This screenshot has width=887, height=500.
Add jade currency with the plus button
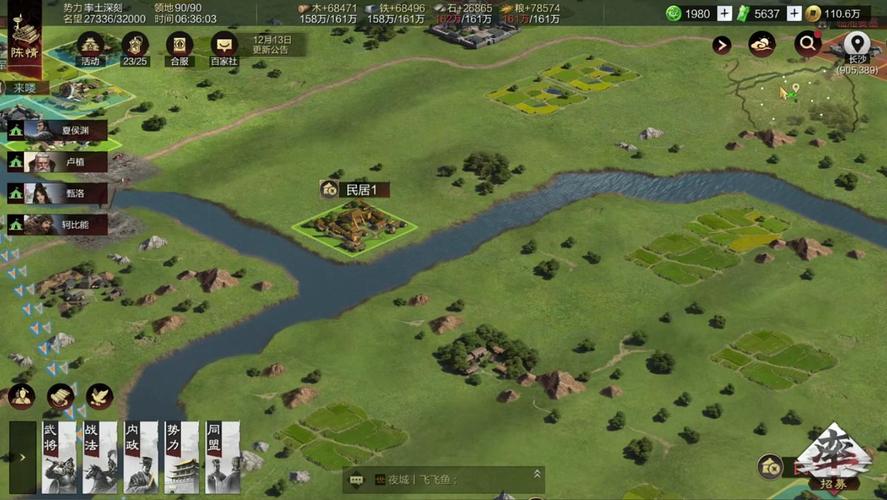point(724,13)
